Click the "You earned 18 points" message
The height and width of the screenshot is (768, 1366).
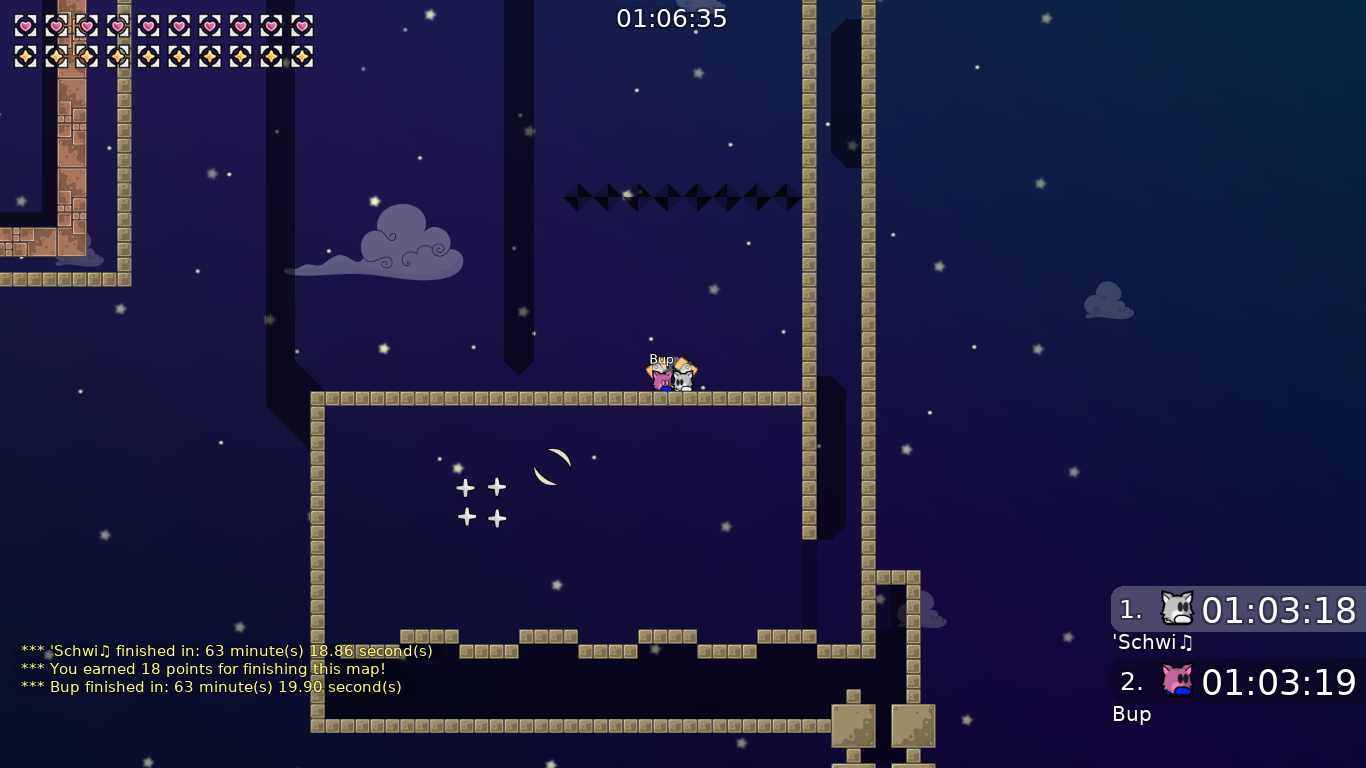point(200,669)
